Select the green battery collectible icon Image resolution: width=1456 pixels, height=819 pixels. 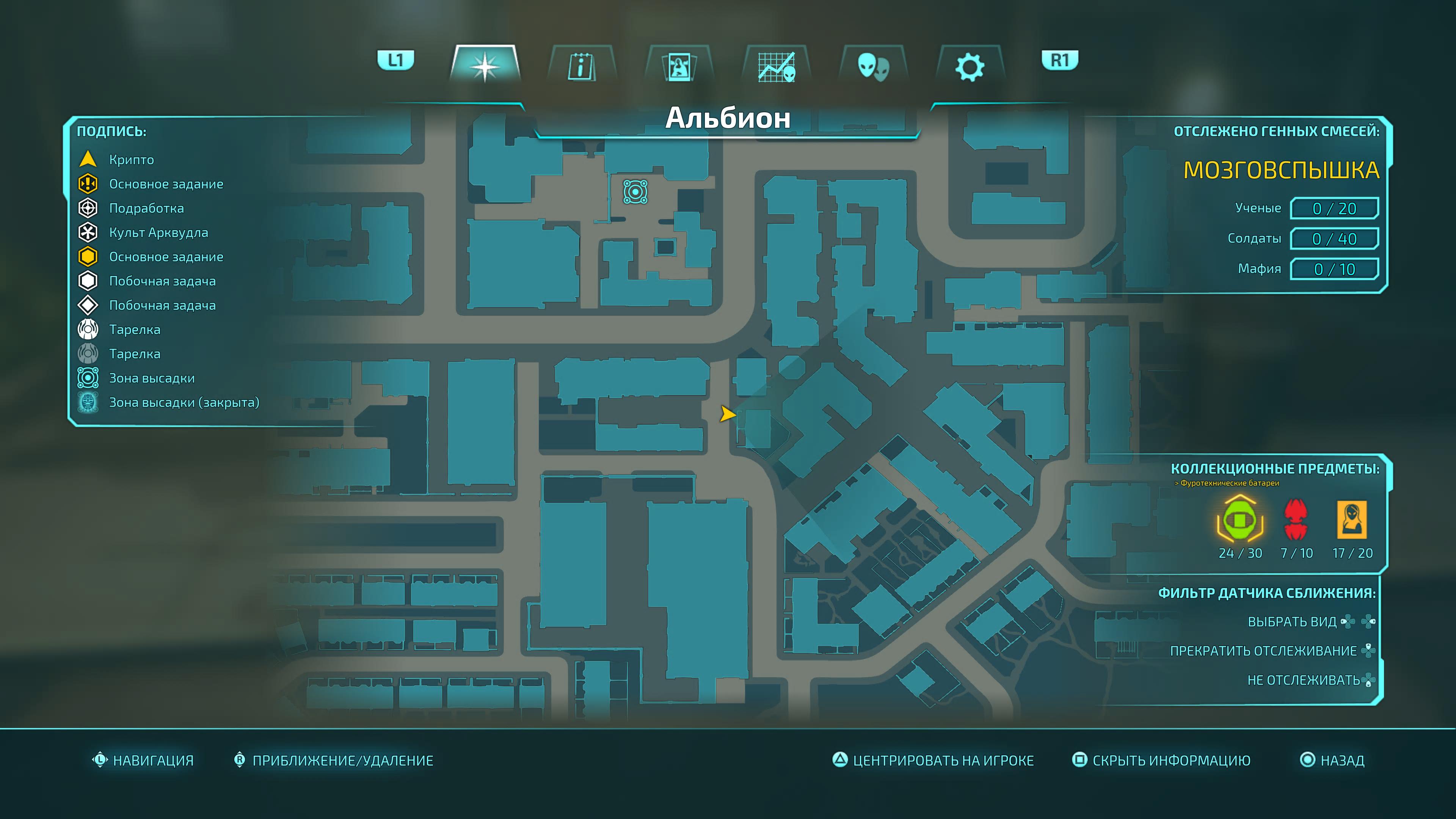point(1240,519)
